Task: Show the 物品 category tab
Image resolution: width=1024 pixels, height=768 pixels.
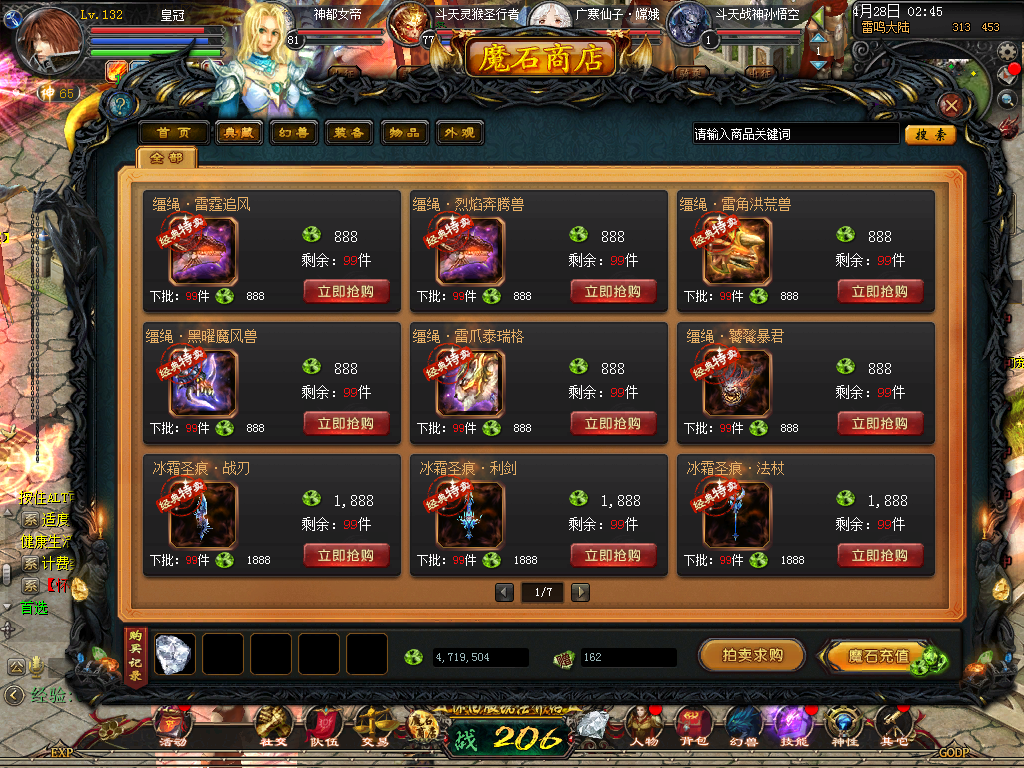Action: 404,133
